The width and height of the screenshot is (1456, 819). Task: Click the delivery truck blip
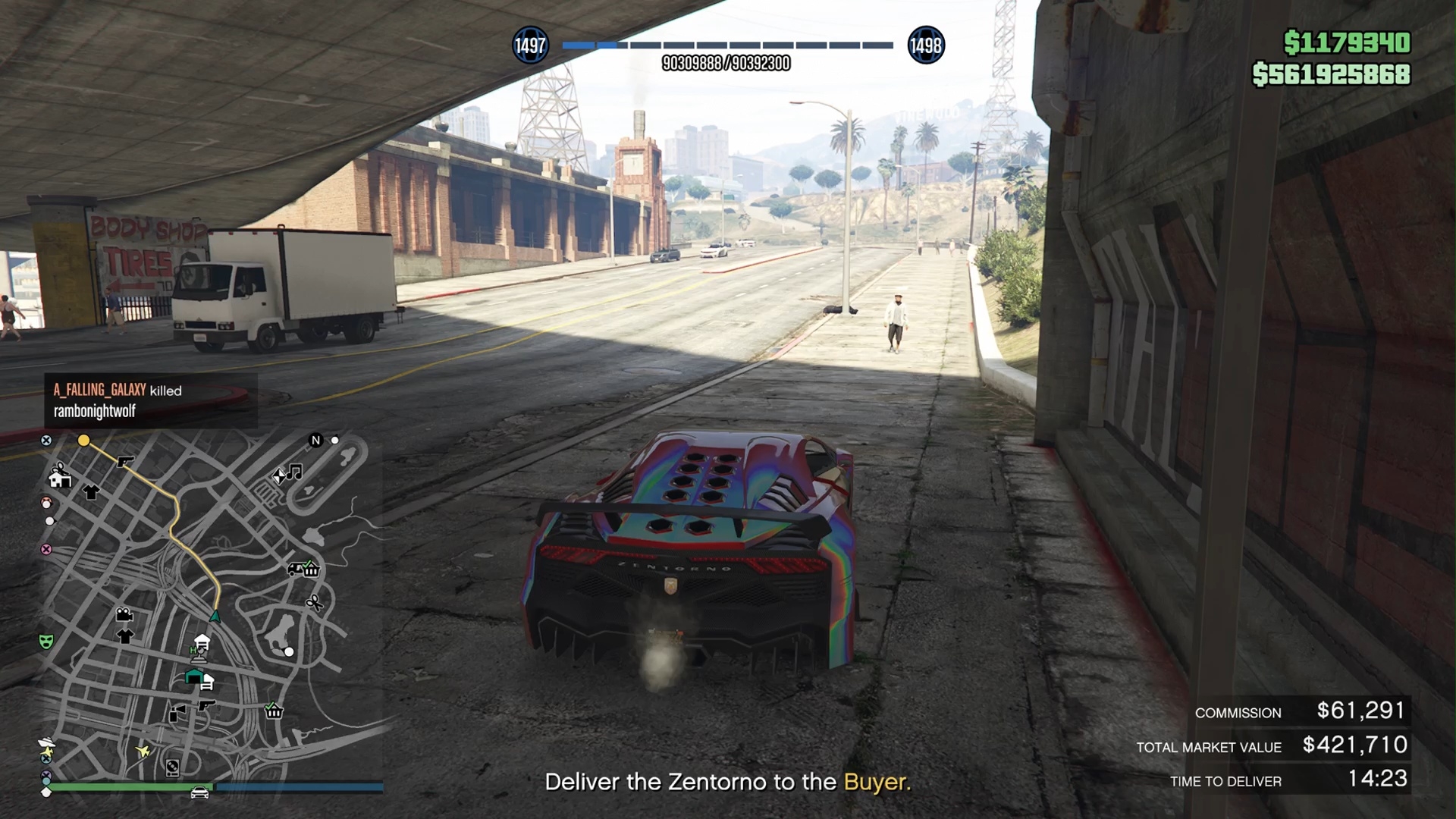(x=295, y=569)
